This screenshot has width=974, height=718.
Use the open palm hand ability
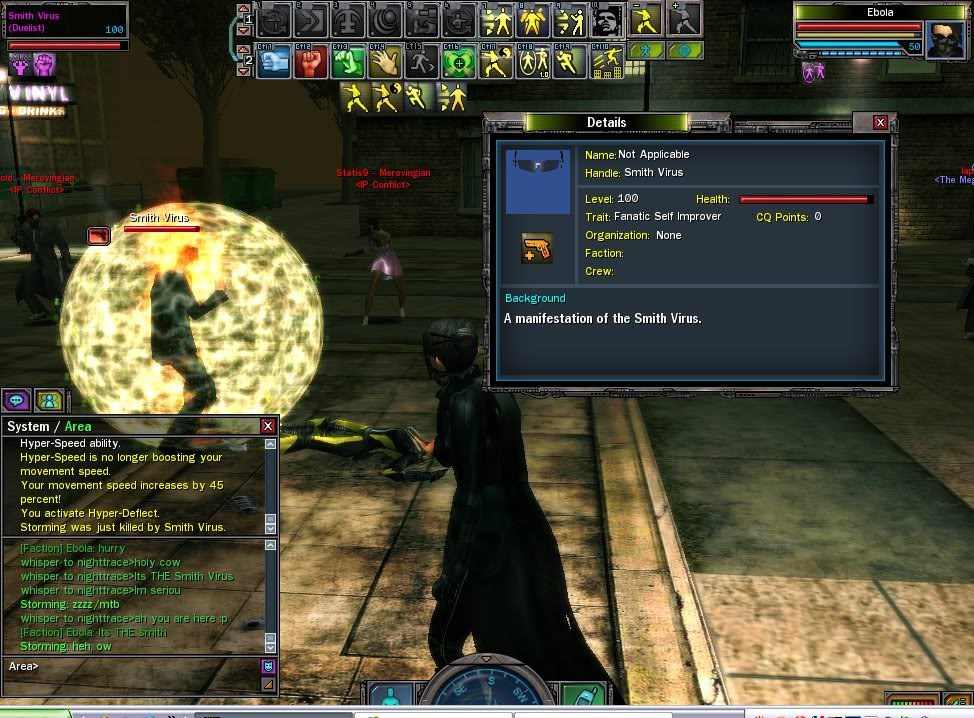(x=383, y=62)
